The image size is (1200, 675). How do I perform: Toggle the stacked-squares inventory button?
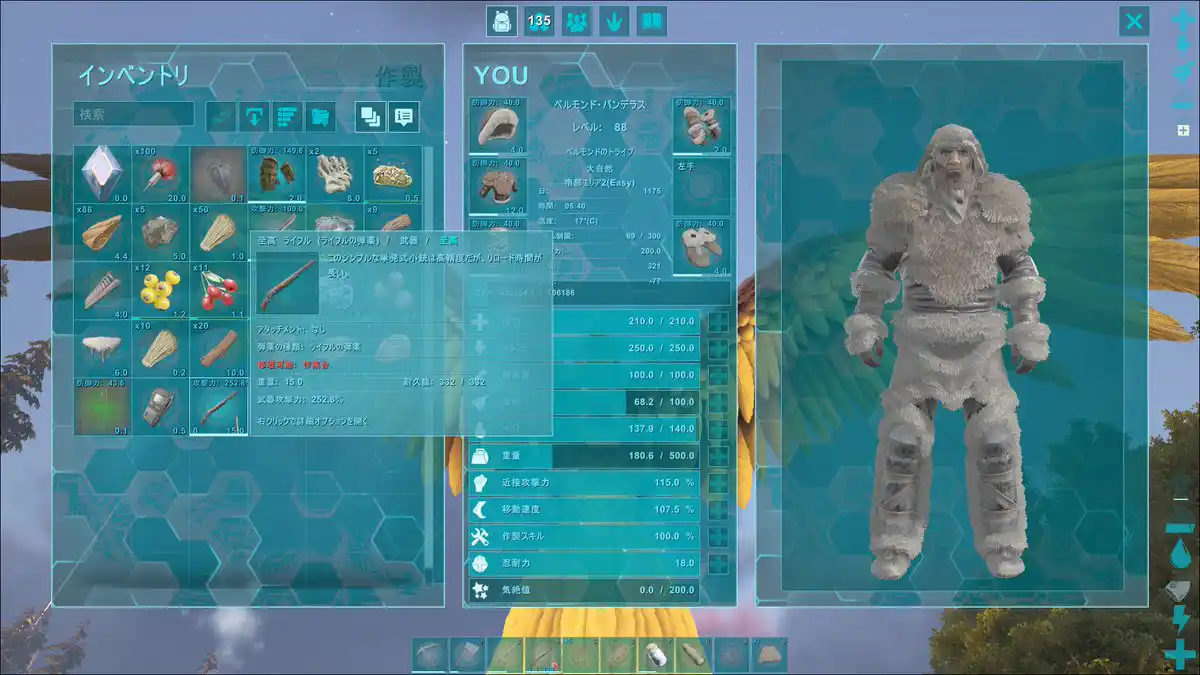[371, 116]
